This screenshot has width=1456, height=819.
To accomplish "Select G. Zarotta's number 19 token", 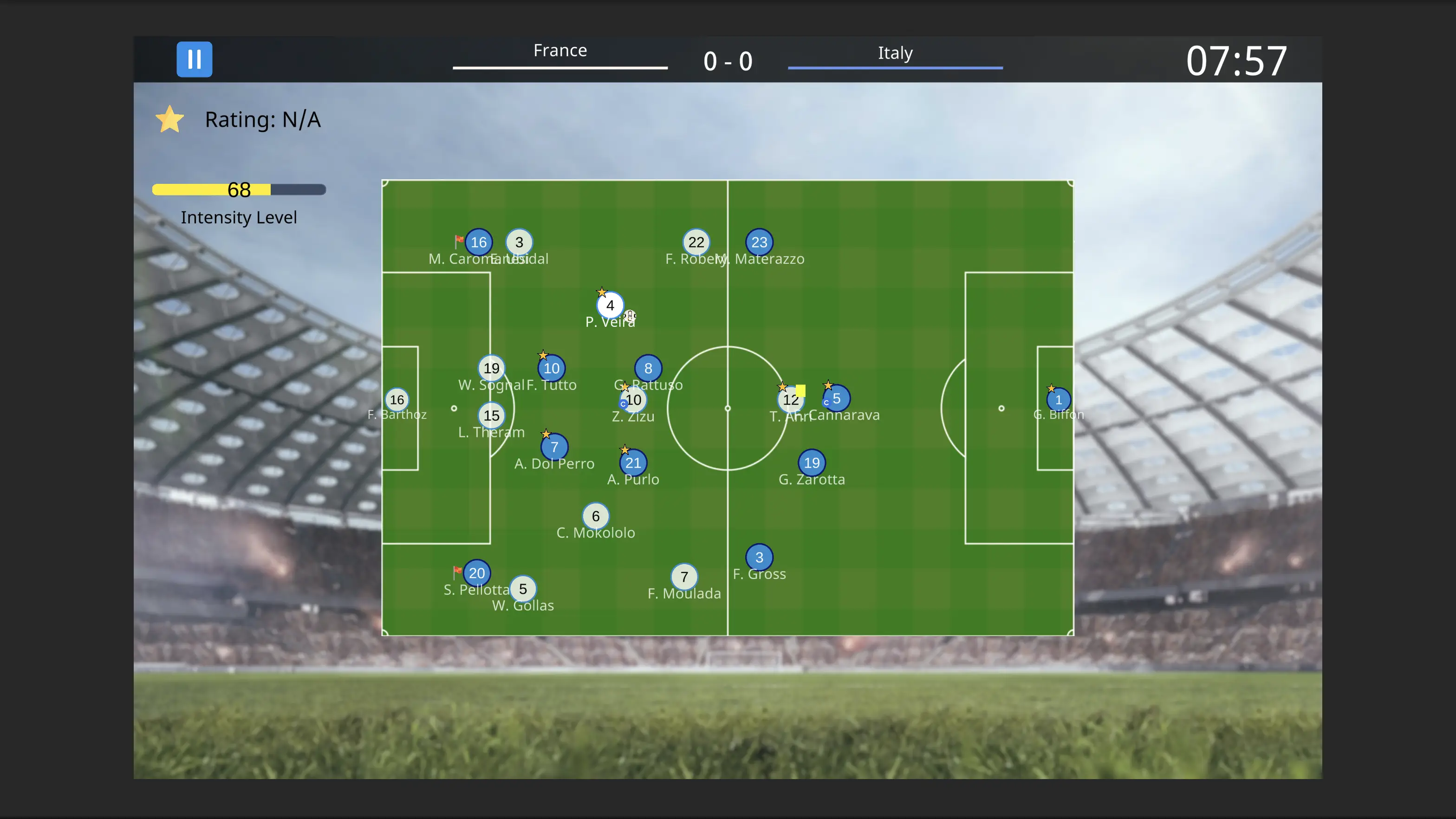I will (812, 463).
